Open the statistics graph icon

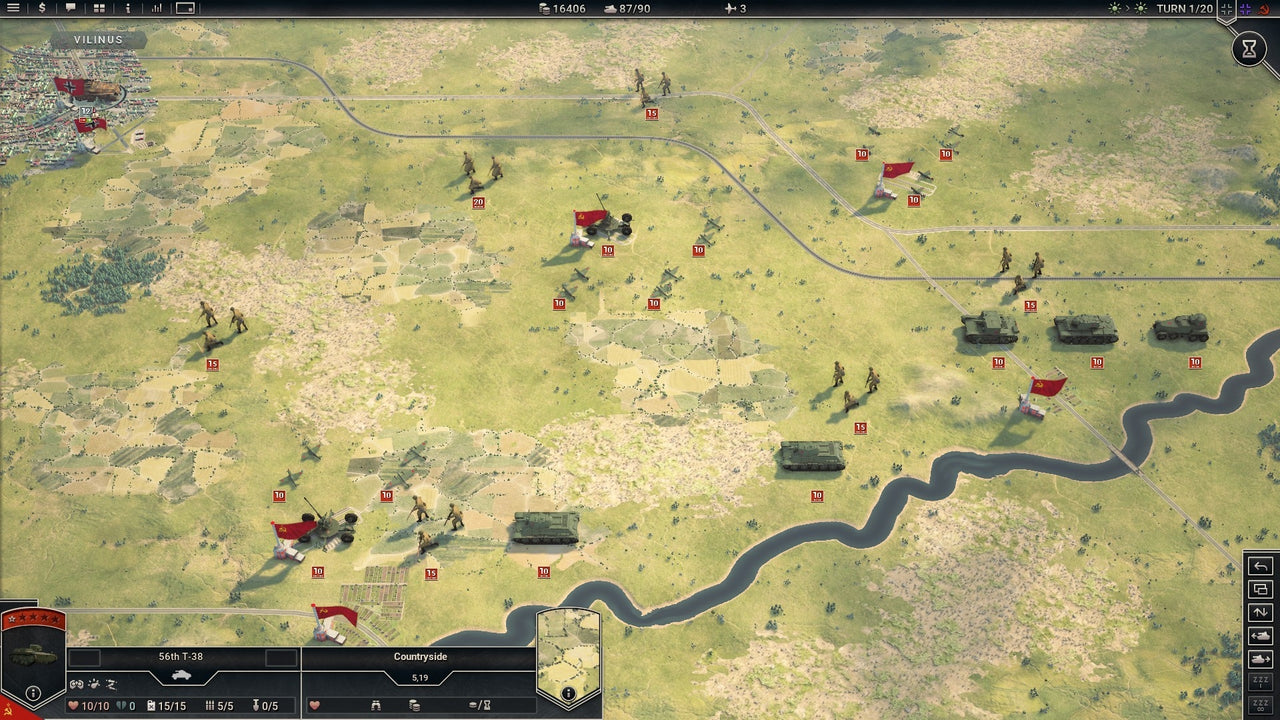click(157, 8)
